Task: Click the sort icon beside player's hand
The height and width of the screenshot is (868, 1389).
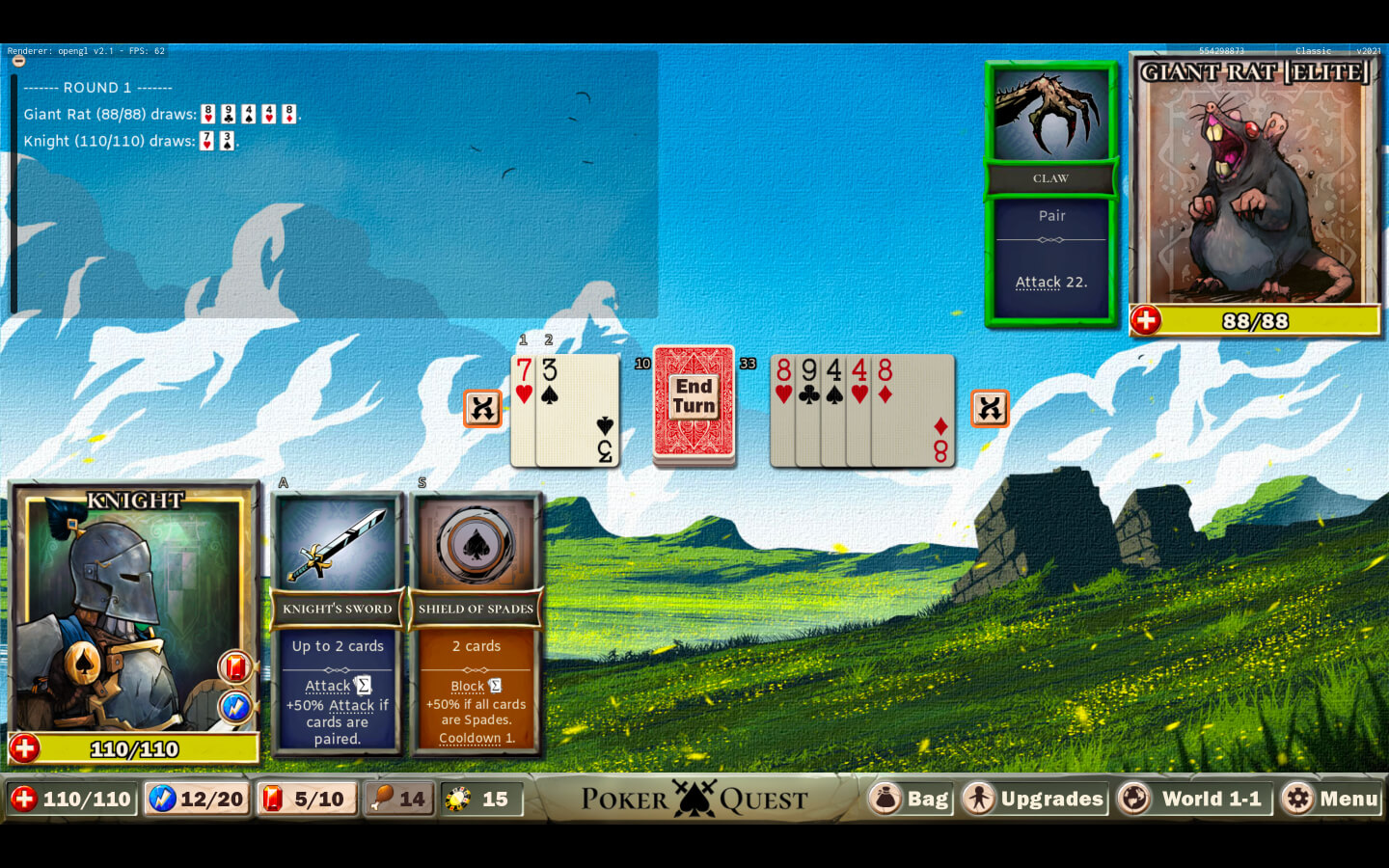Action: (x=482, y=408)
